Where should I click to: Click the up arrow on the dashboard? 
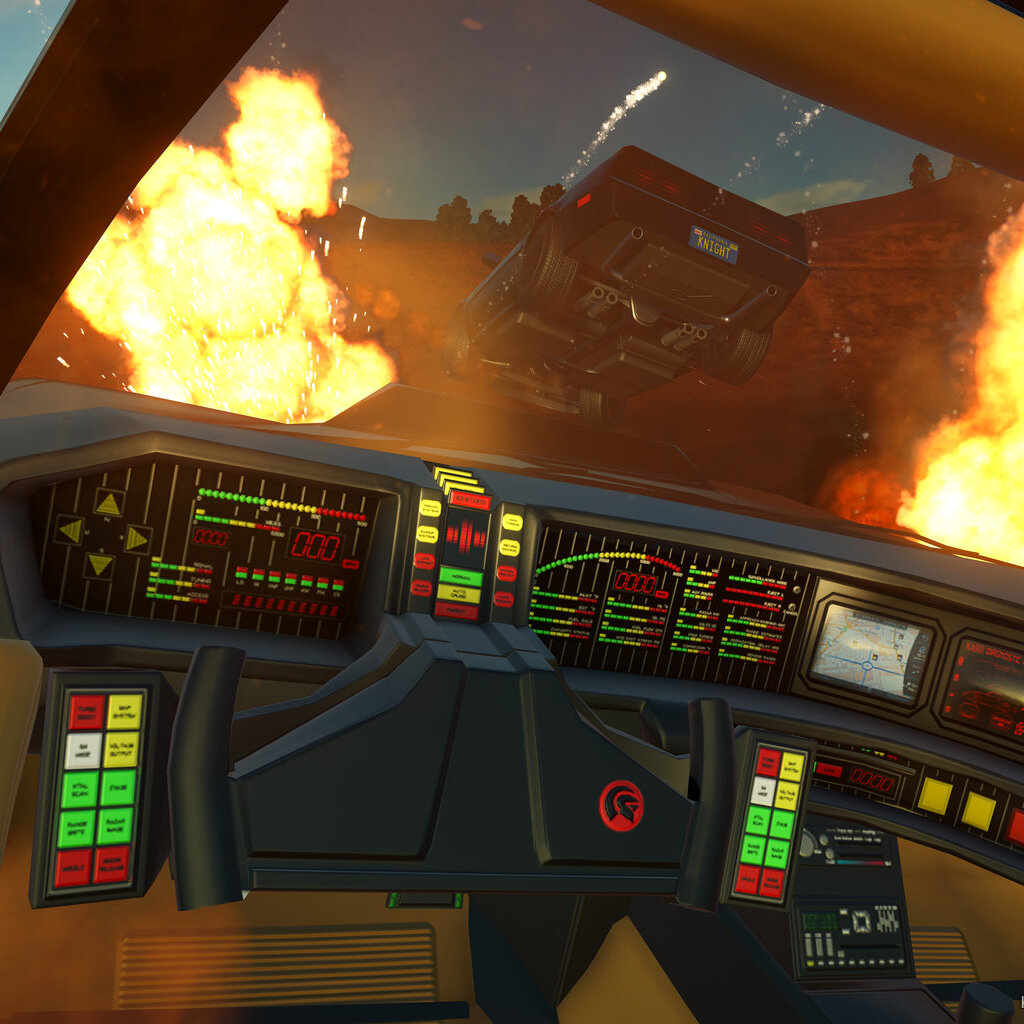[108, 504]
